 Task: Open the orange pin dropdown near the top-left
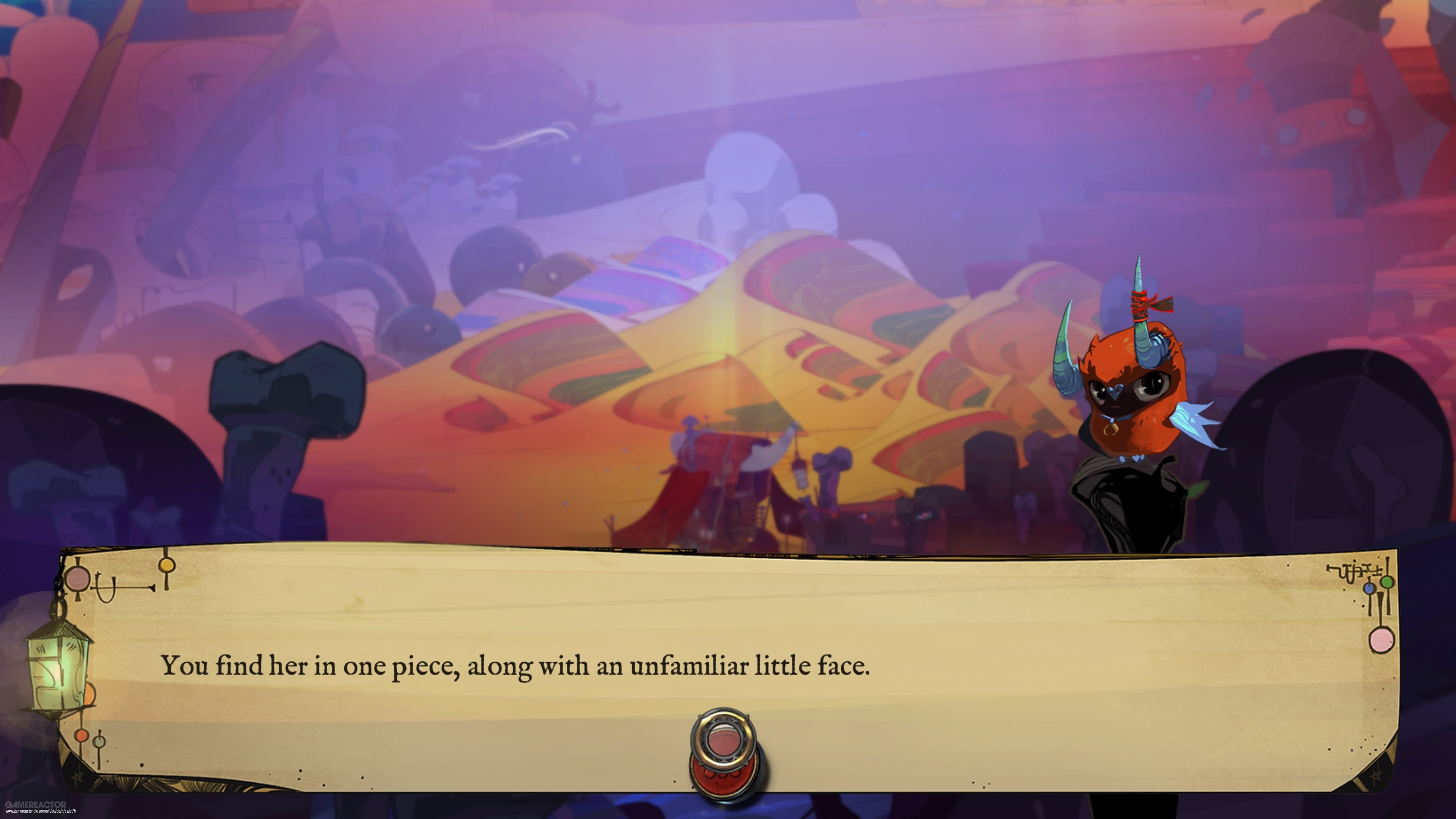pos(168,566)
